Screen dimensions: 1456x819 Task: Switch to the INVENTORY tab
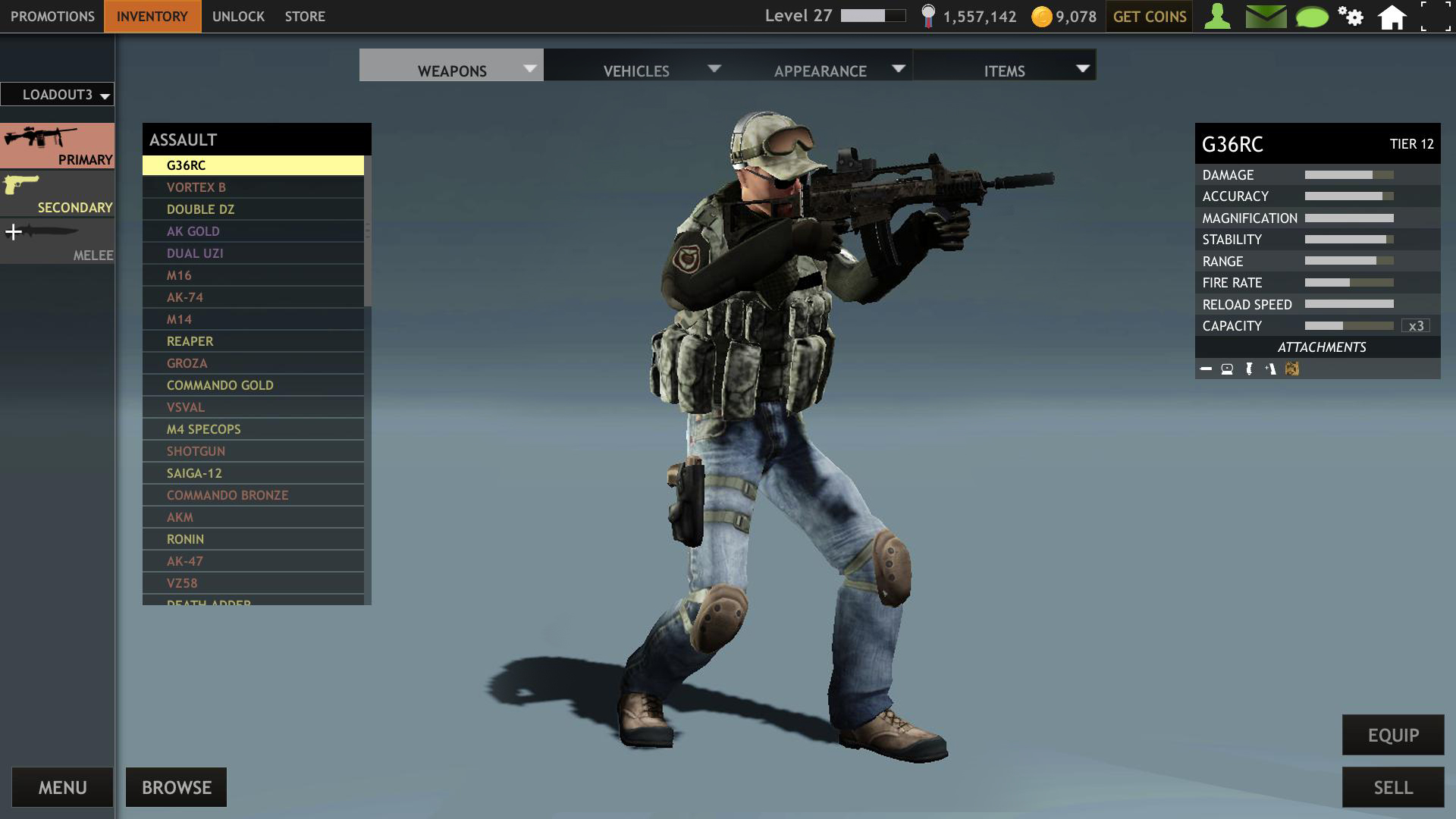point(151,16)
